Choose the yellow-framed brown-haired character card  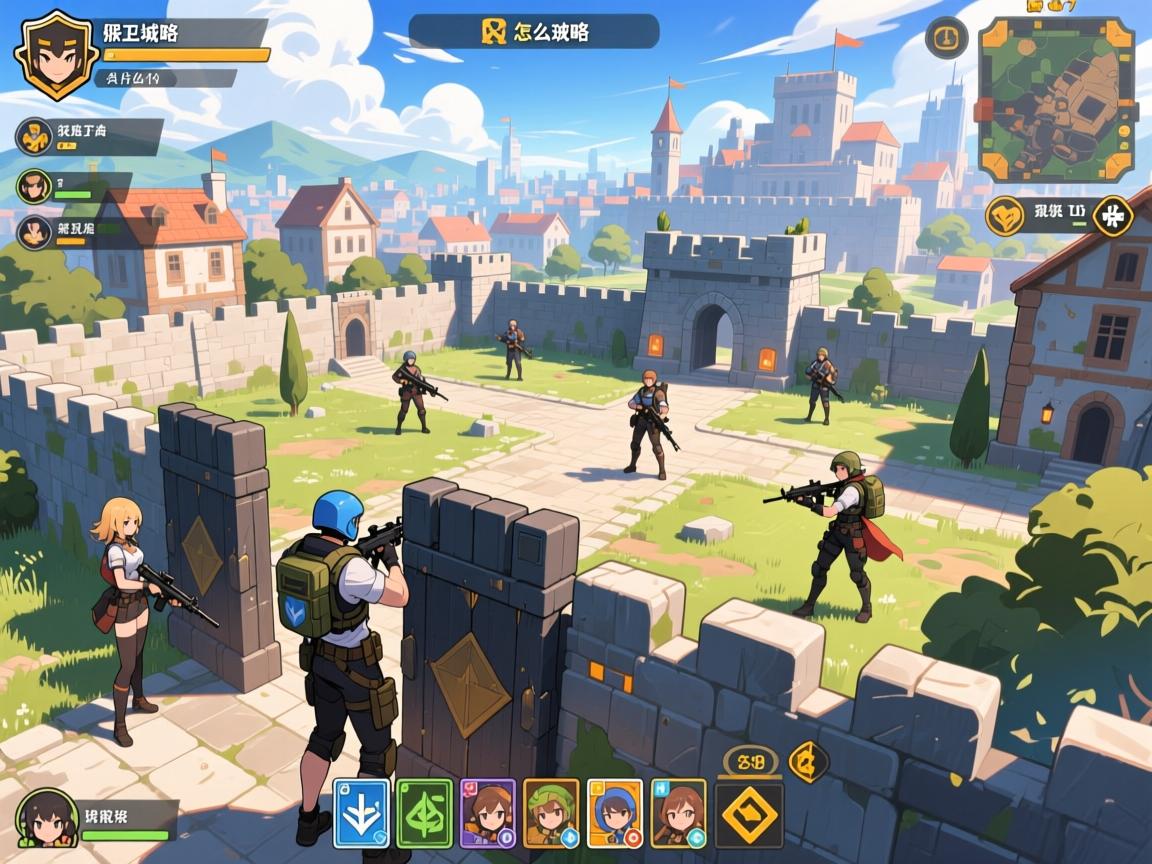pyautogui.click(x=678, y=812)
